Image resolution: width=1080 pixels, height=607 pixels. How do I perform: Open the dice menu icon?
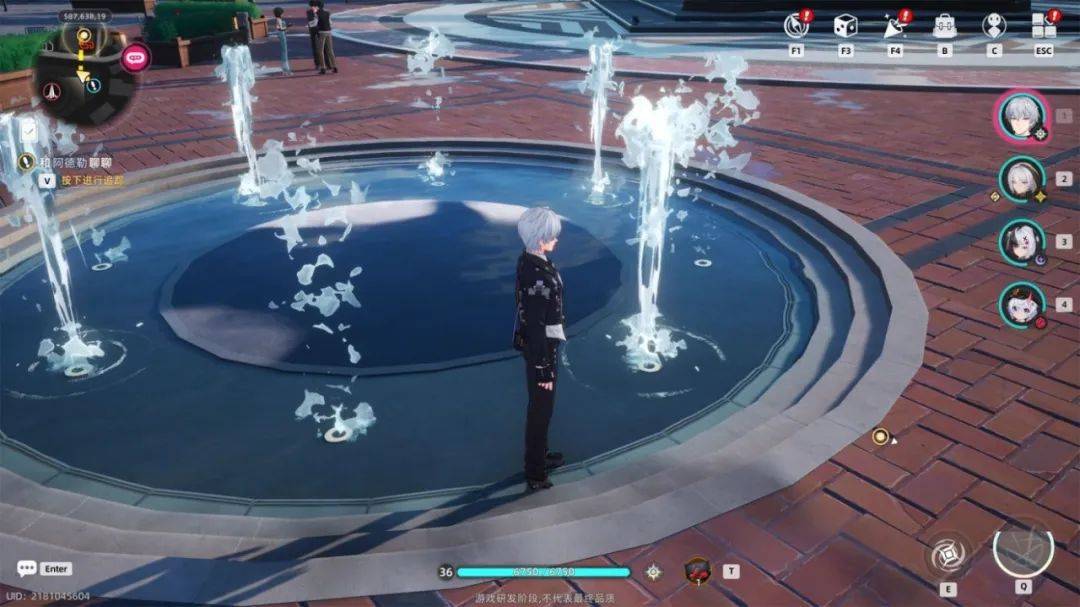point(845,26)
